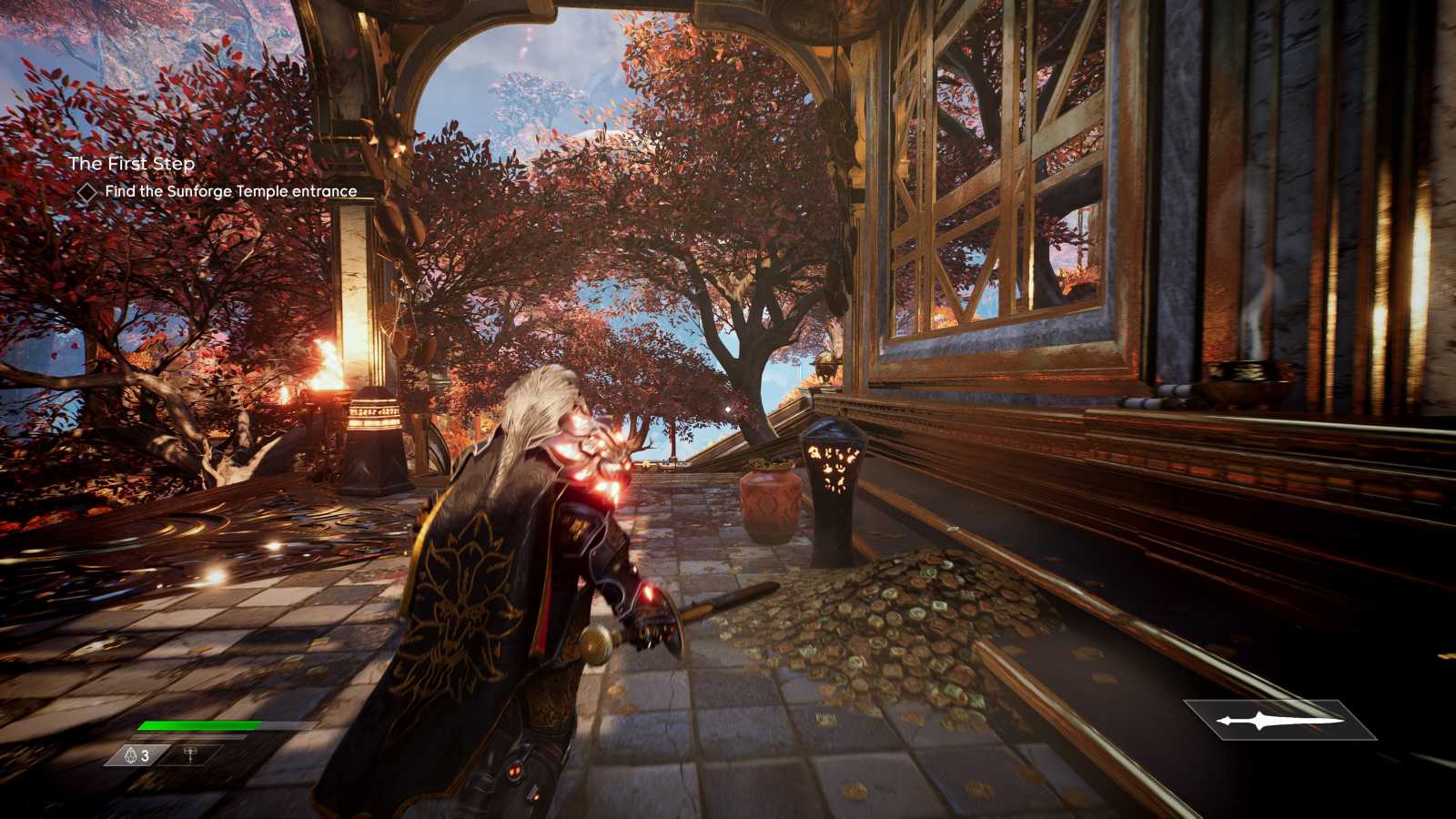Image resolution: width=1456 pixels, height=819 pixels.
Task: Click the number 3 flask charge counter
Action: pyautogui.click(x=145, y=755)
